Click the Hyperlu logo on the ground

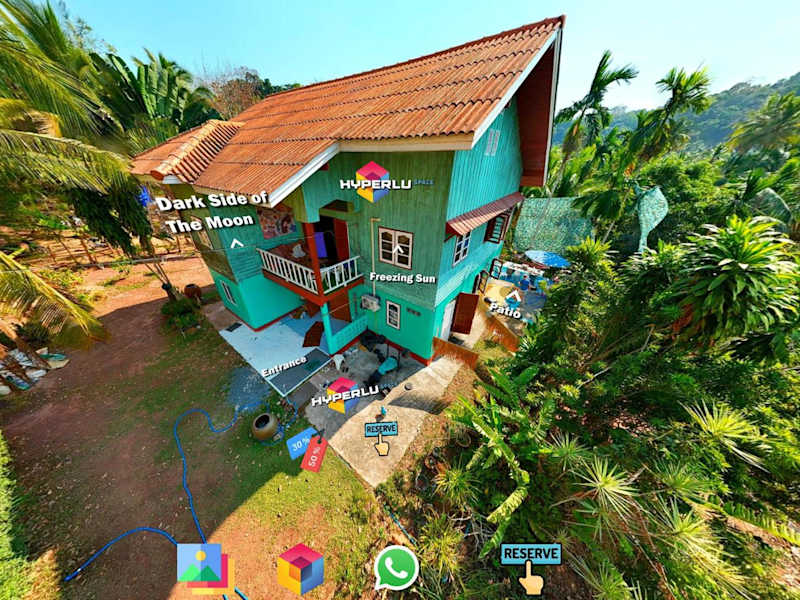pyautogui.click(x=344, y=395)
